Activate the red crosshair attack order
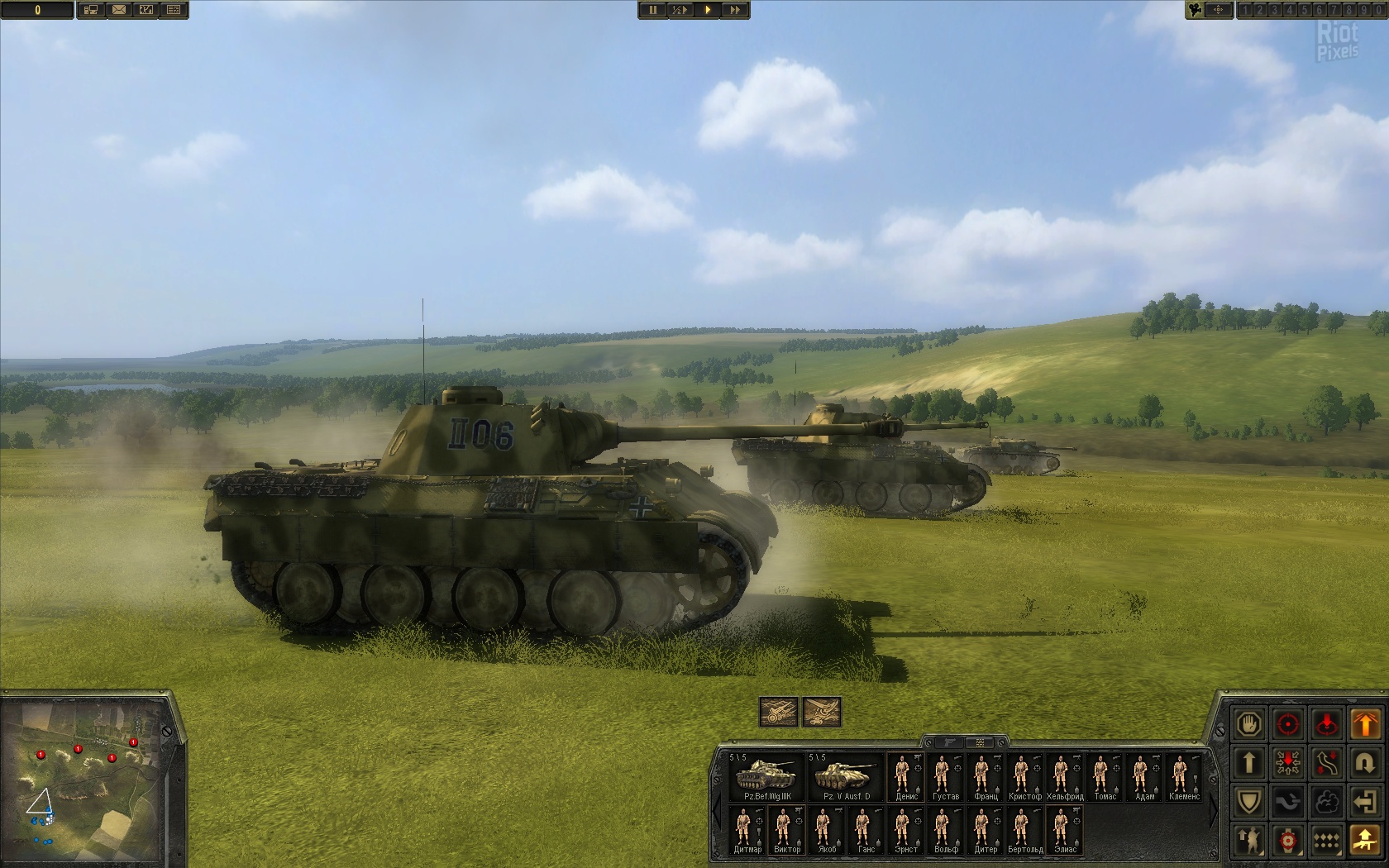 [1288, 724]
